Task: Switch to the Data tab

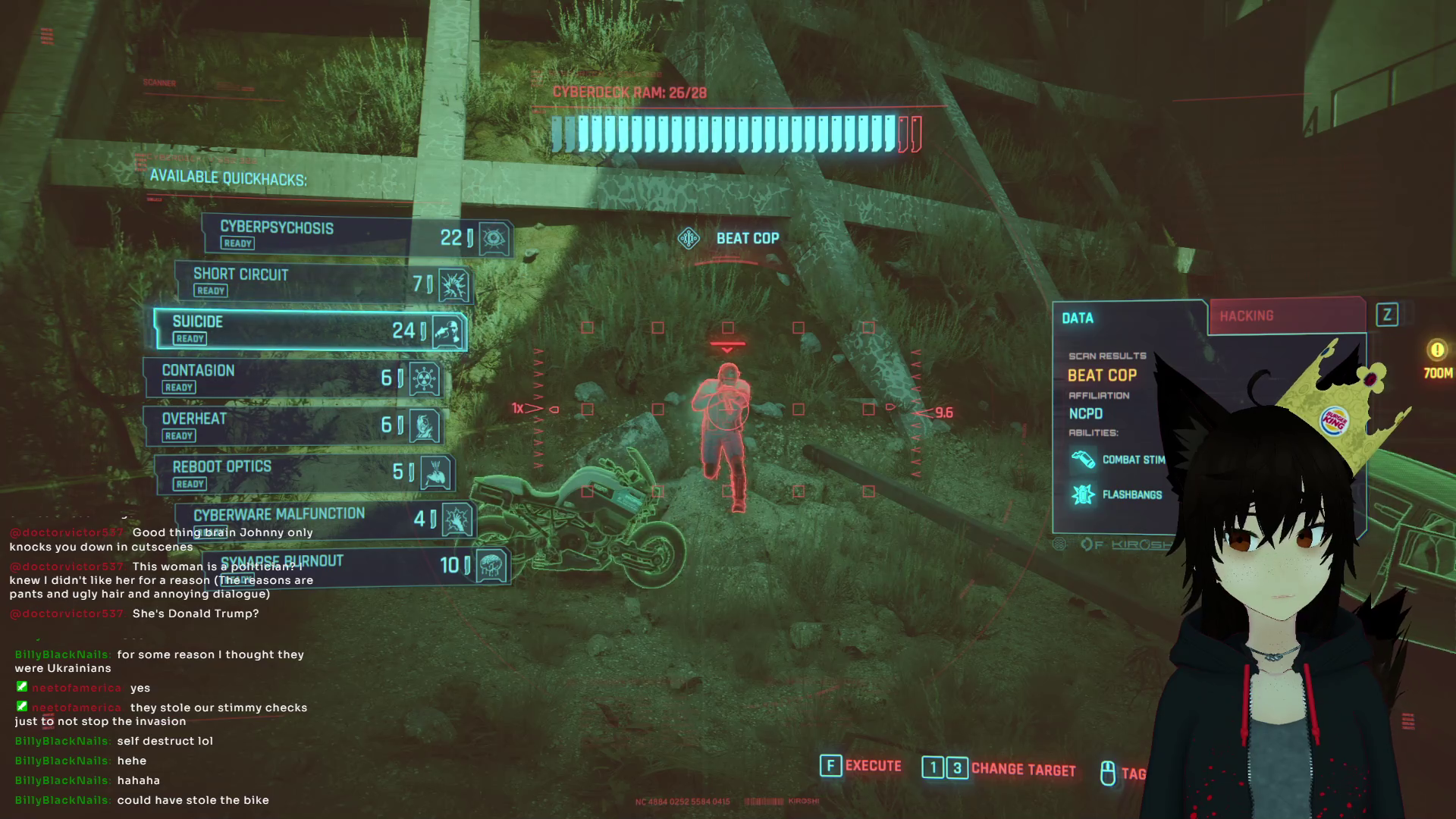Action: [1128, 318]
